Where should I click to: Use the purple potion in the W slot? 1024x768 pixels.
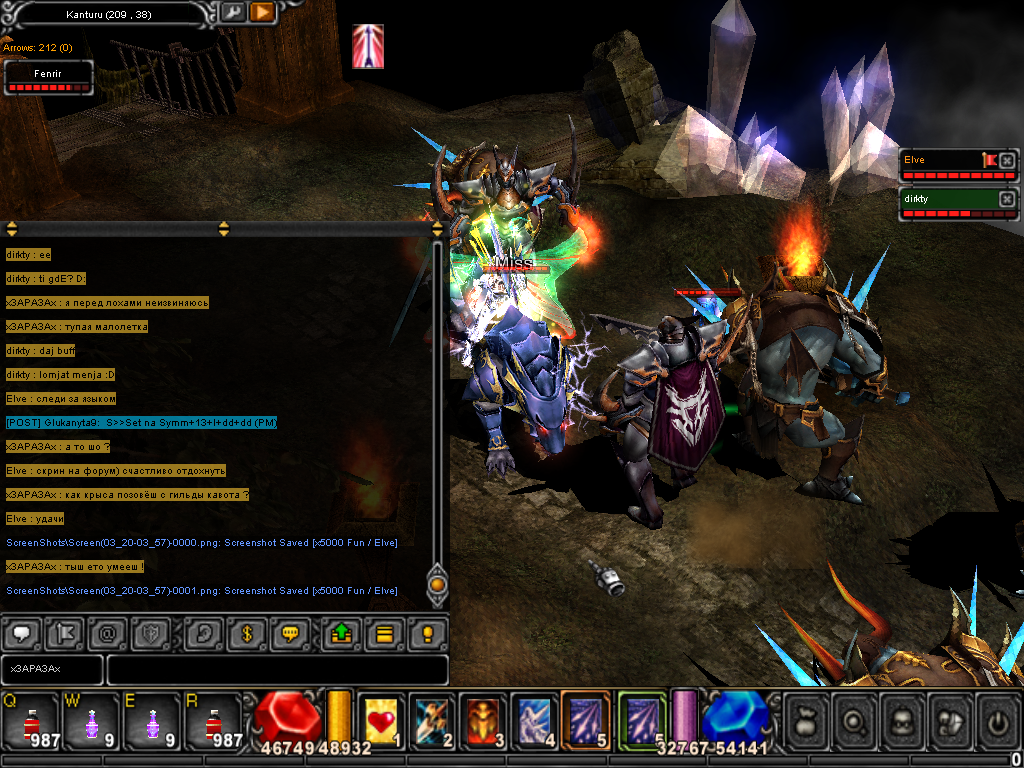(x=92, y=720)
